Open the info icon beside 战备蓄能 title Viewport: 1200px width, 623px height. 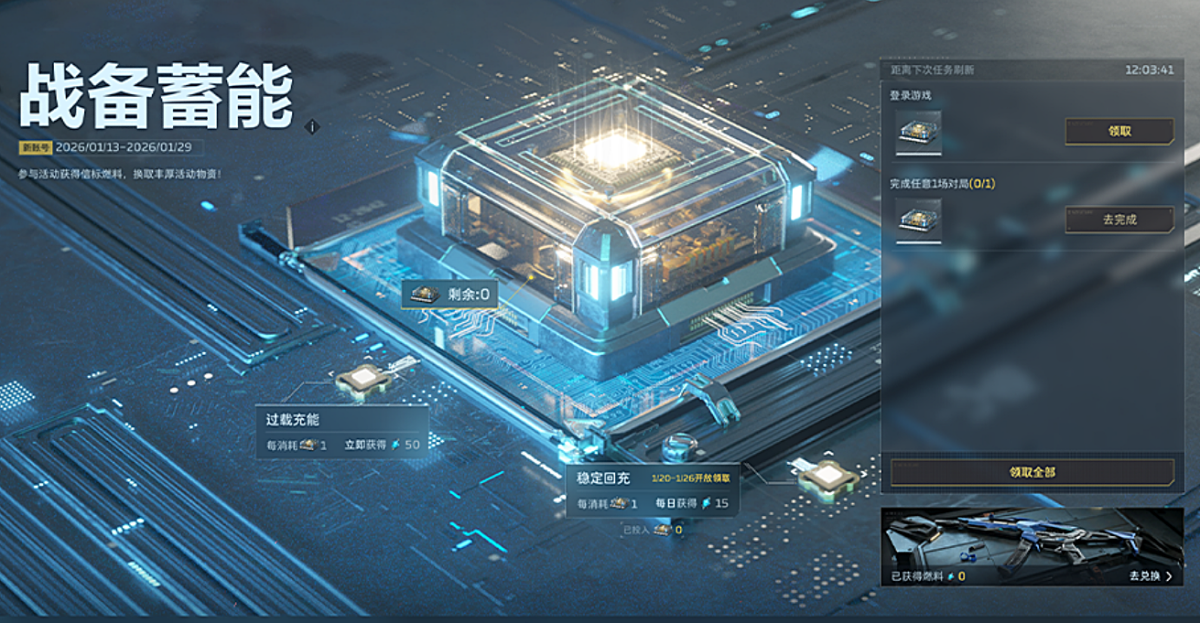[x=312, y=127]
